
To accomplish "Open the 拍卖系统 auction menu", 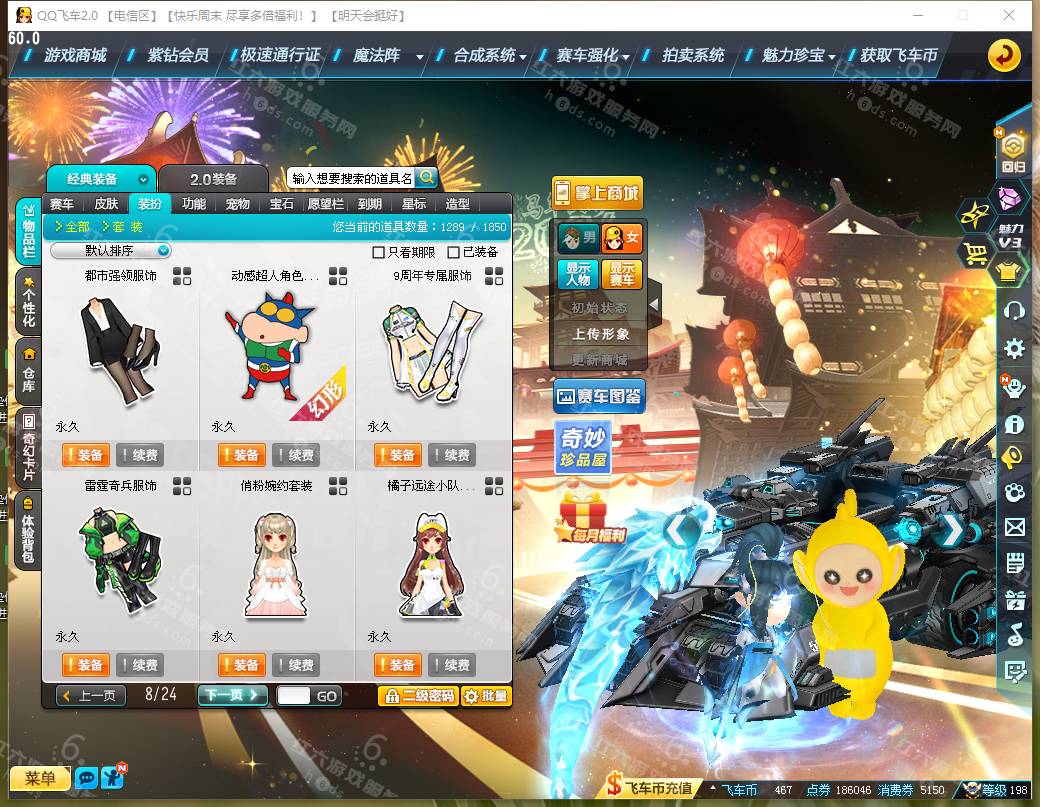I will pyautogui.click(x=693, y=55).
